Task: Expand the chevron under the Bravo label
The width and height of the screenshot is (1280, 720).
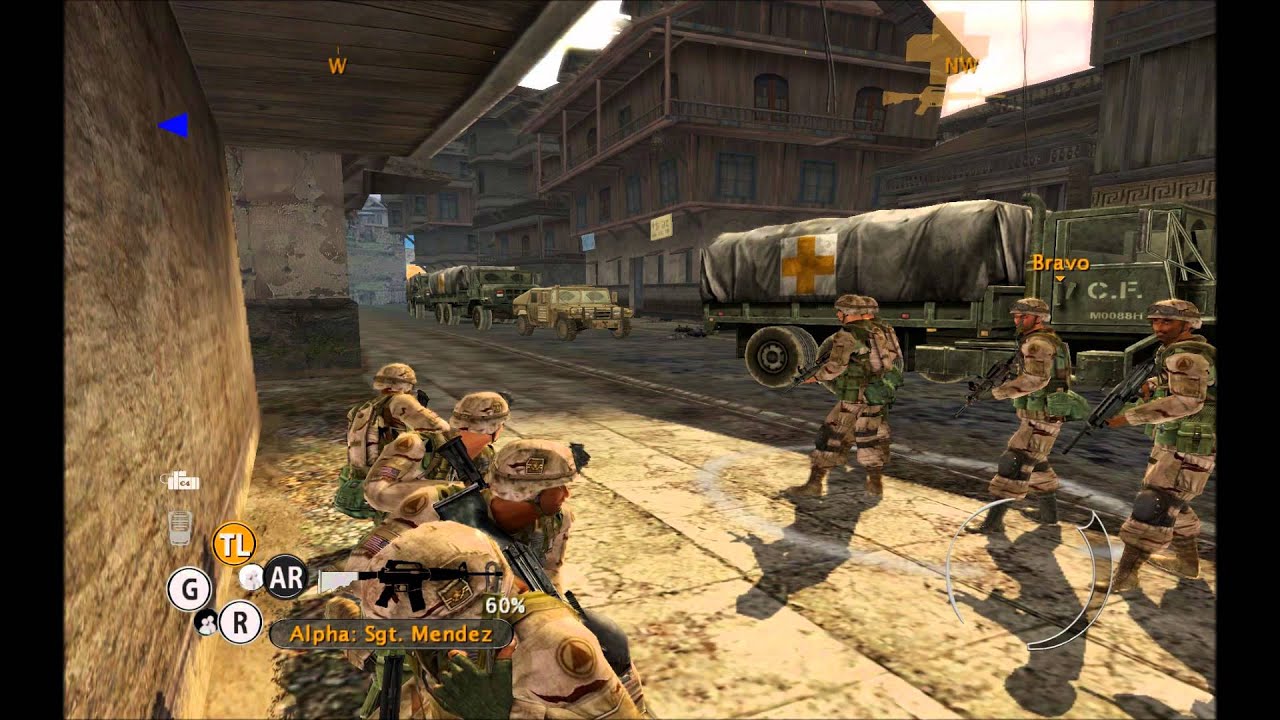Action: coord(1058,277)
